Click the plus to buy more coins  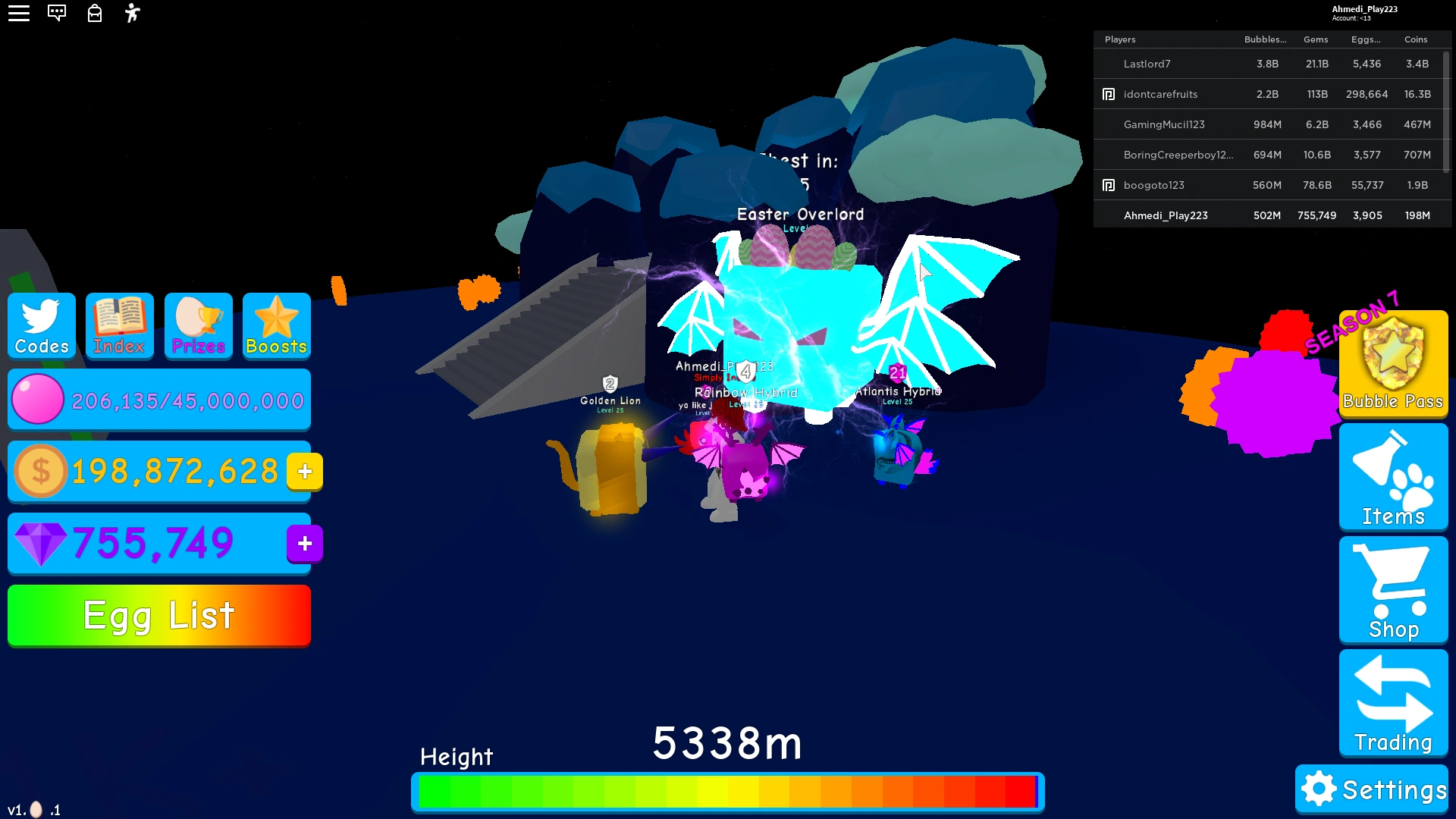[303, 470]
